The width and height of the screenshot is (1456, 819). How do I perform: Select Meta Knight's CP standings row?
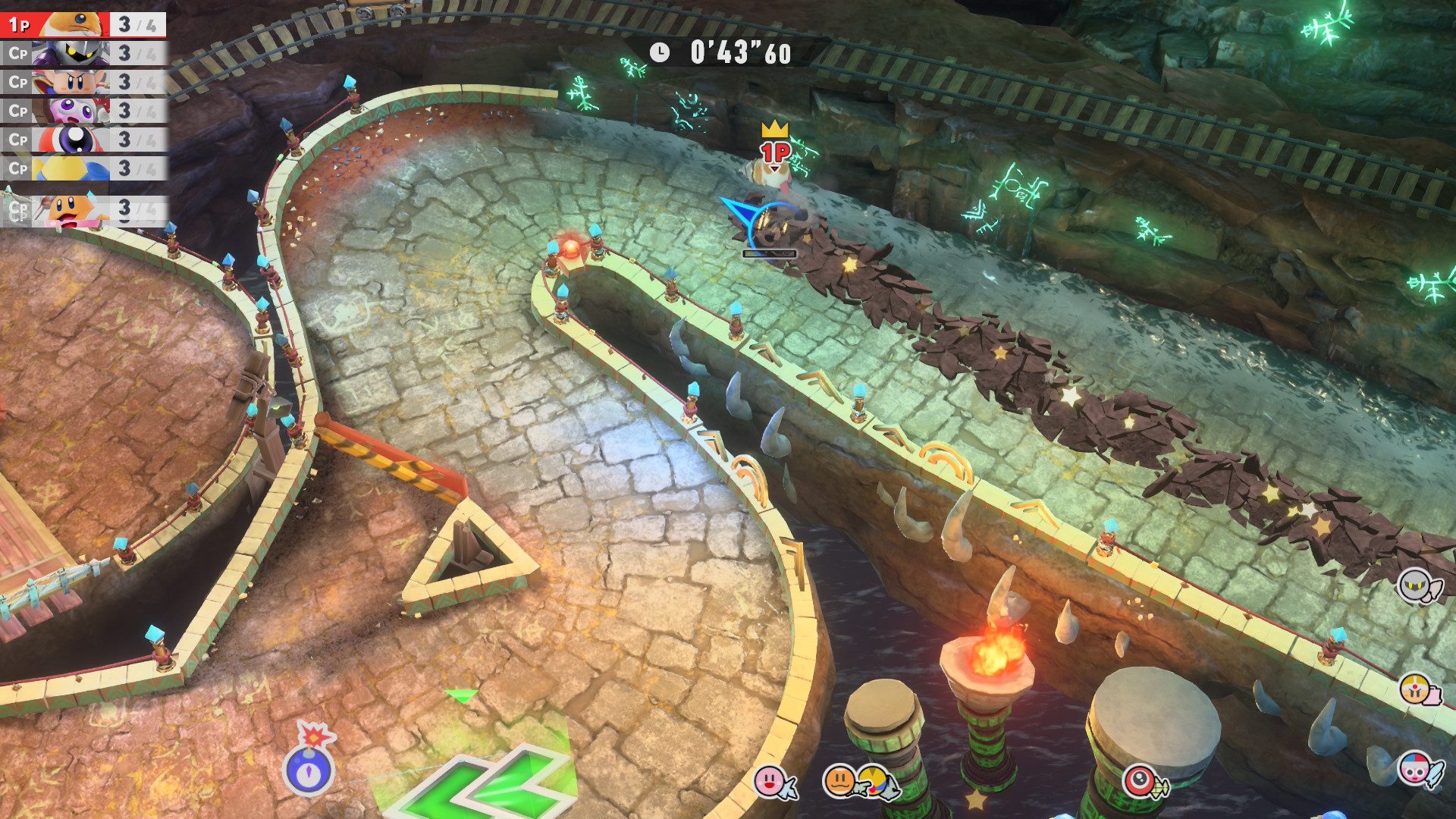tap(83, 53)
